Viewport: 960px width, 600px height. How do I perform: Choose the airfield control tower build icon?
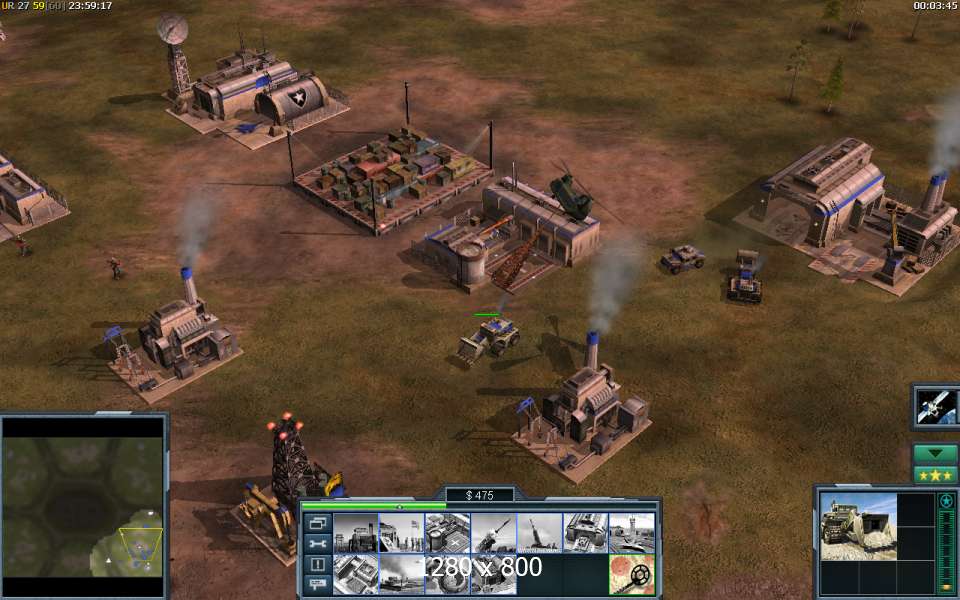[x=631, y=533]
